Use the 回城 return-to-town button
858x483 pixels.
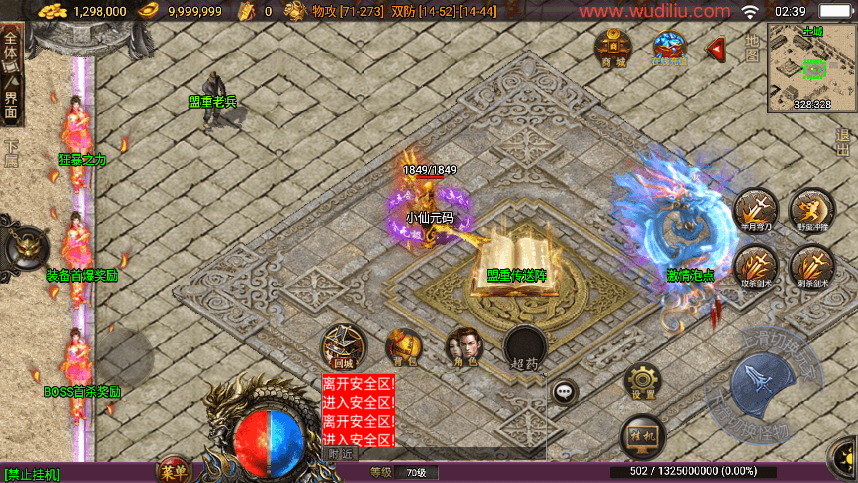point(343,347)
